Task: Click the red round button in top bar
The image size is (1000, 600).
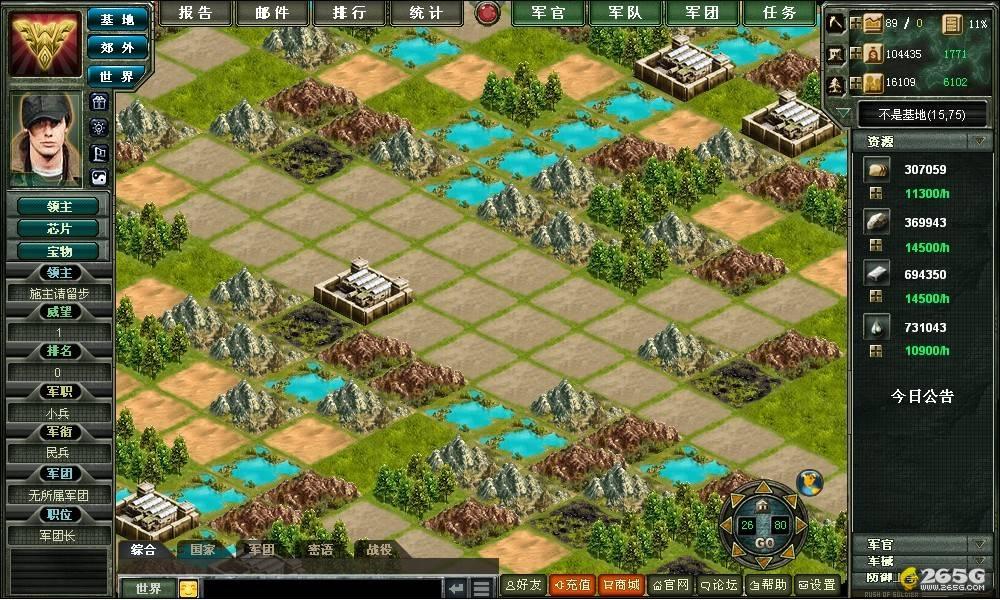Action: click(488, 13)
